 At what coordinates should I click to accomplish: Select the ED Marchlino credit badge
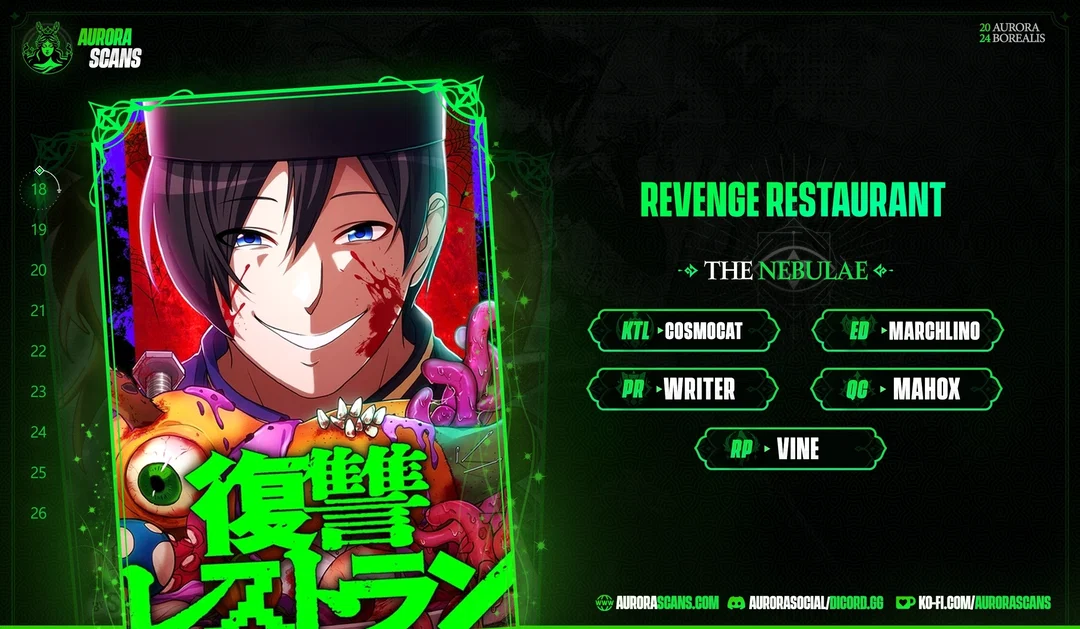click(x=907, y=331)
